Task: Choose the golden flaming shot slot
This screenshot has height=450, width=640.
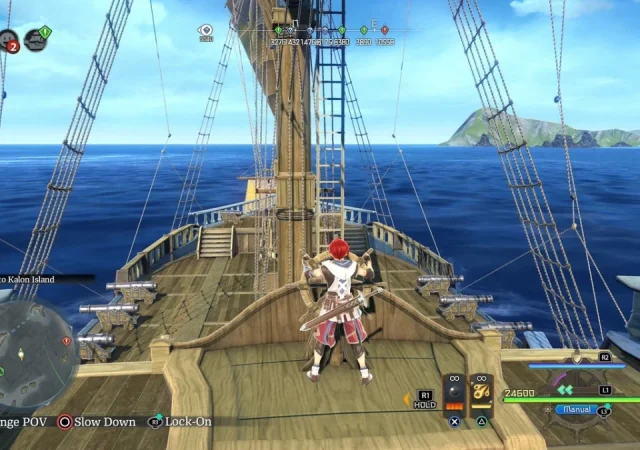Action: pyautogui.click(x=481, y=393)
